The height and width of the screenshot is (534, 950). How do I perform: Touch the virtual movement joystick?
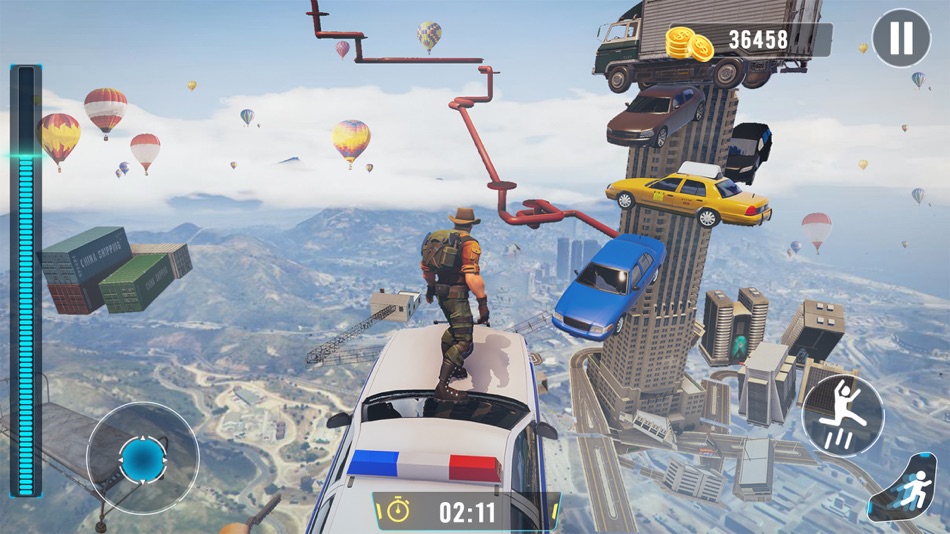(142, 459)
